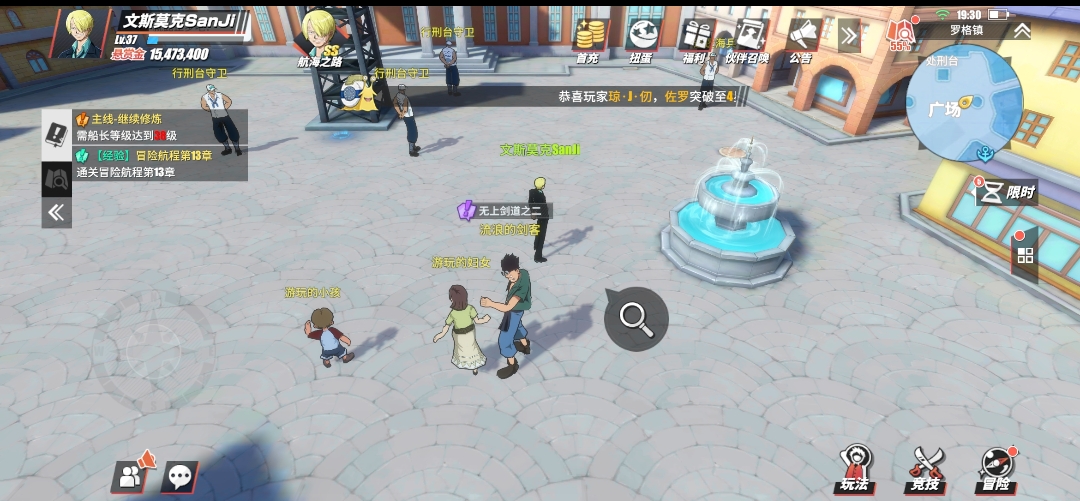This screenshot has width=1080, height=501.
Task: Select the 主线-继续修炼 main quest entry
Action: pyautogui.click(x=160, y=127)
